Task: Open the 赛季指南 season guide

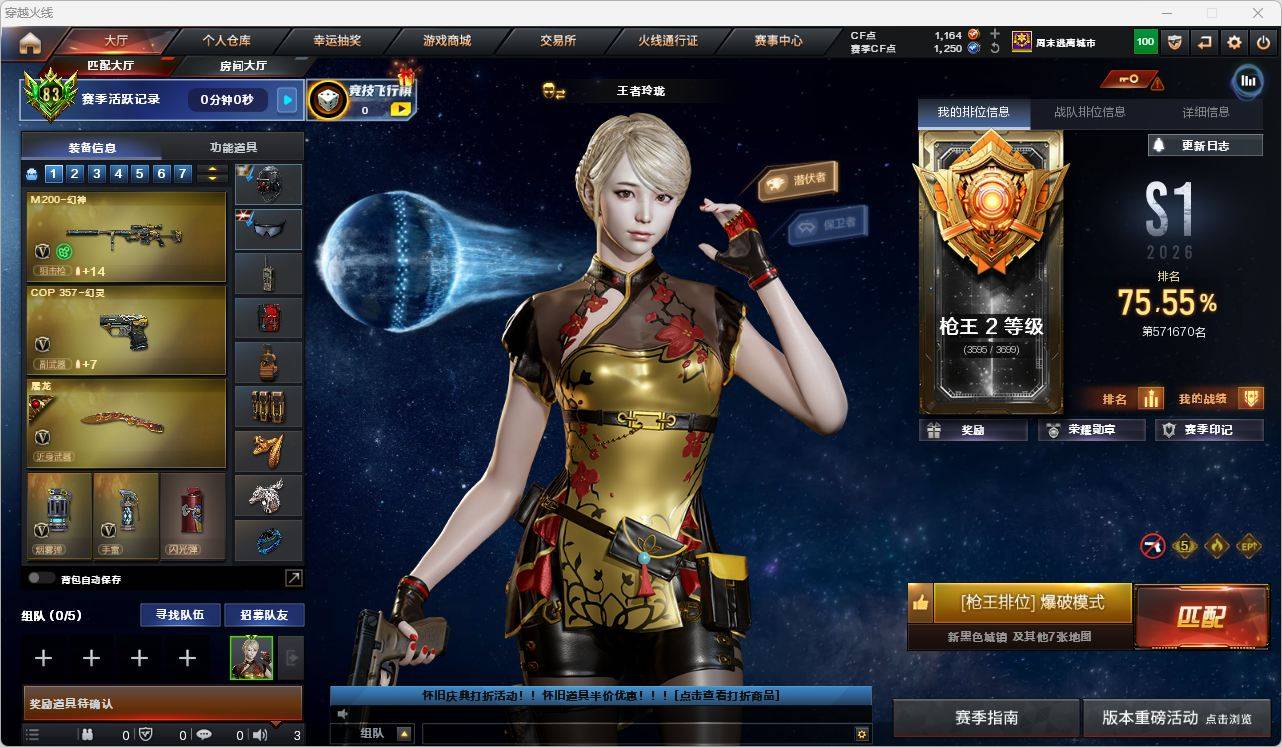Action: click(x=986, y=717)
